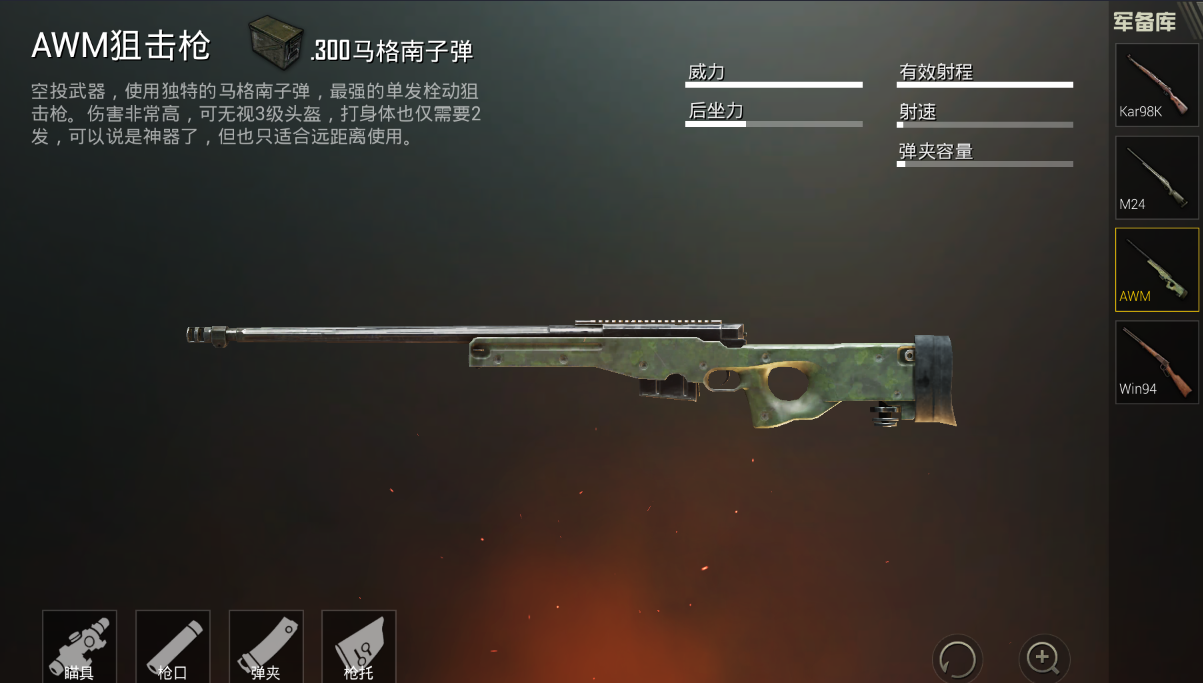This screenshot has height=683, width=1203.
Task: Open the 枪口 muzzle attachment slot
Action: point(172,646)
